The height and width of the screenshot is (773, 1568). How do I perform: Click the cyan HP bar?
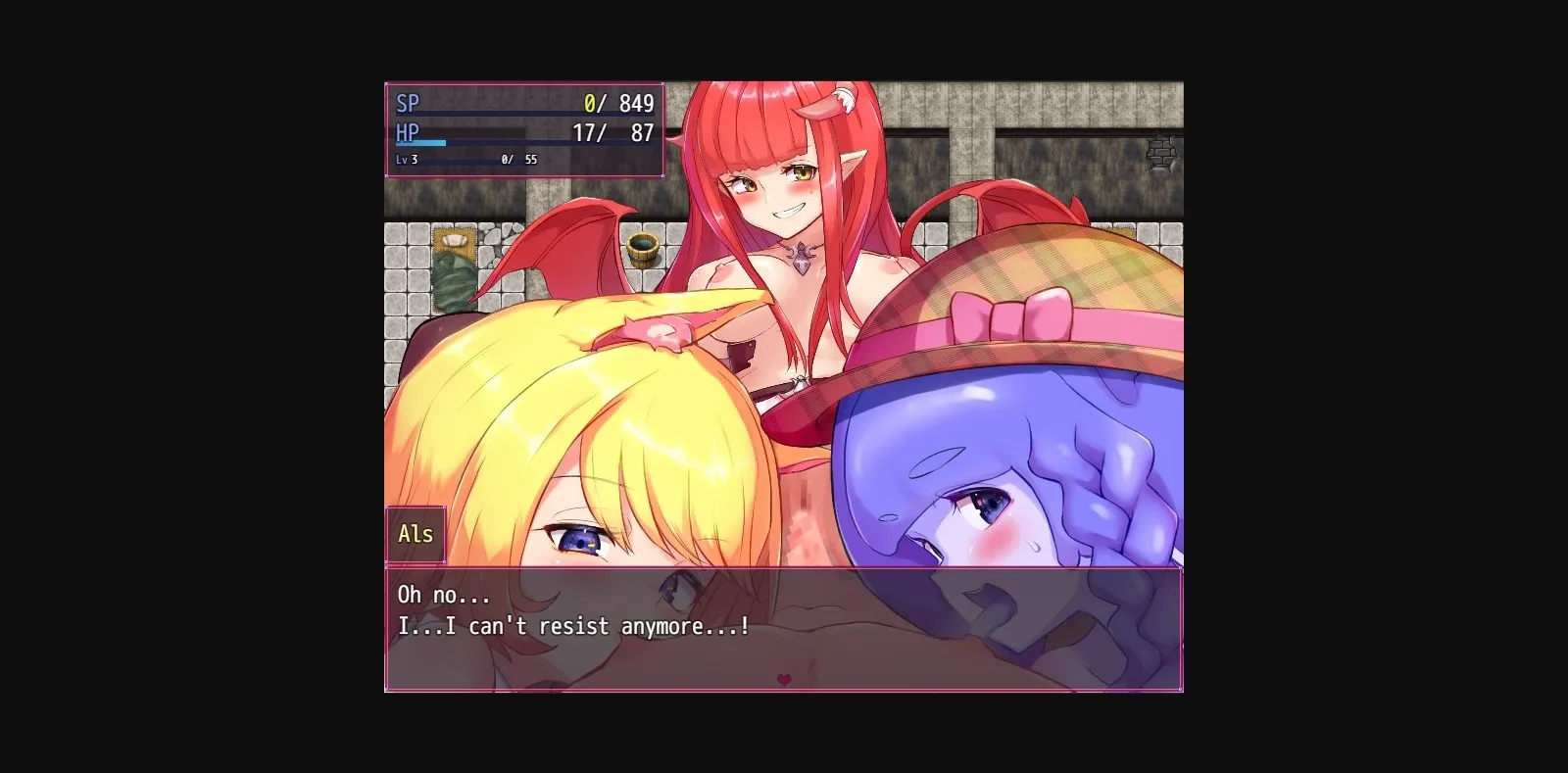coord(421,142)
